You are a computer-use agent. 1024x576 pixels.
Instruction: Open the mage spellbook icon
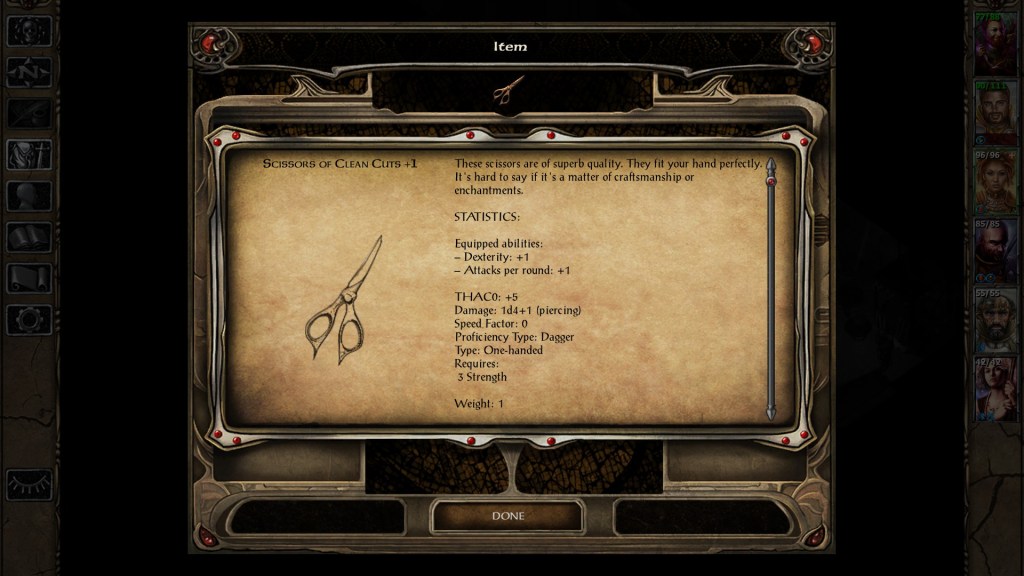coord(28,237)
